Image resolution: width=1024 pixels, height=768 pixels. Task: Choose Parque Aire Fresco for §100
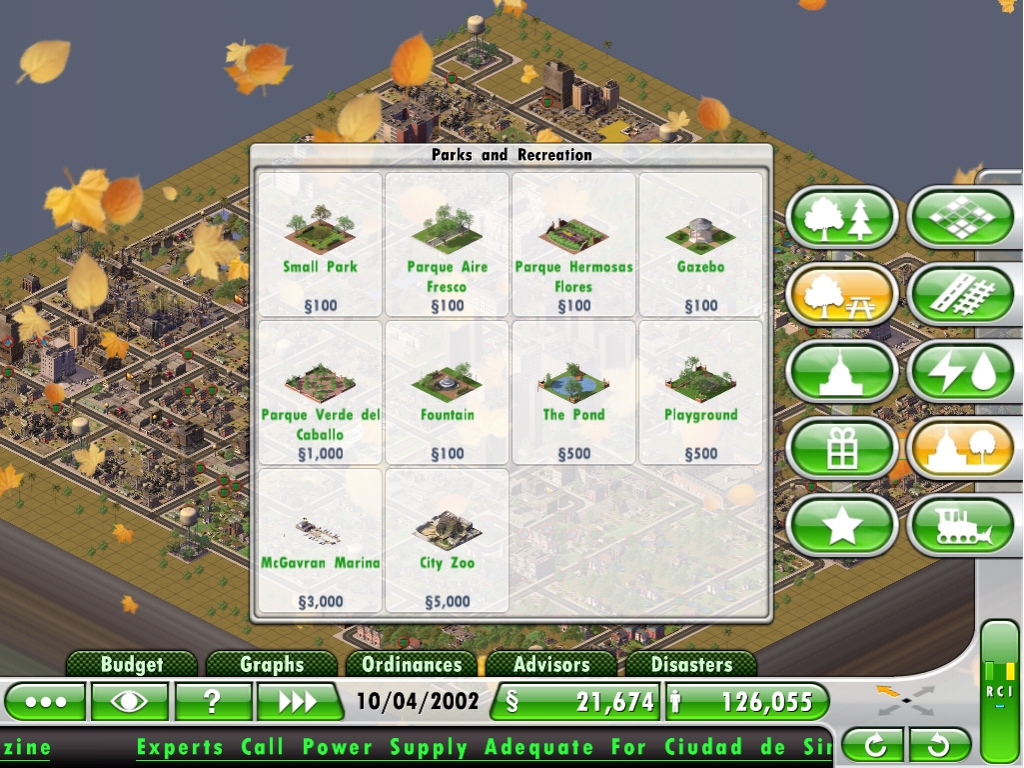pyautogui.click(x=447, y=245)
